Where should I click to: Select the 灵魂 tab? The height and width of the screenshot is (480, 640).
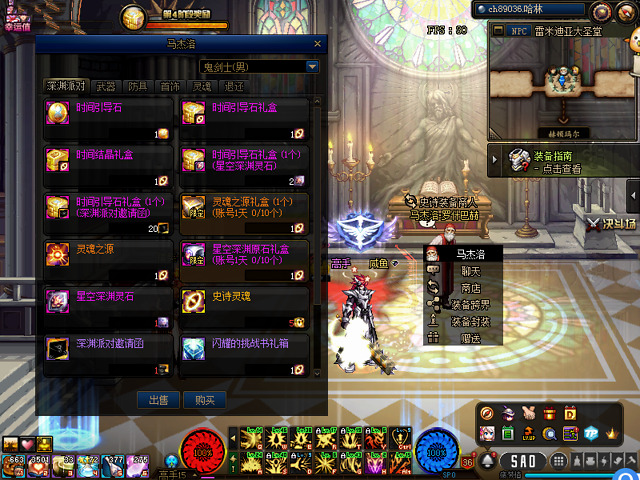(202, 87)
